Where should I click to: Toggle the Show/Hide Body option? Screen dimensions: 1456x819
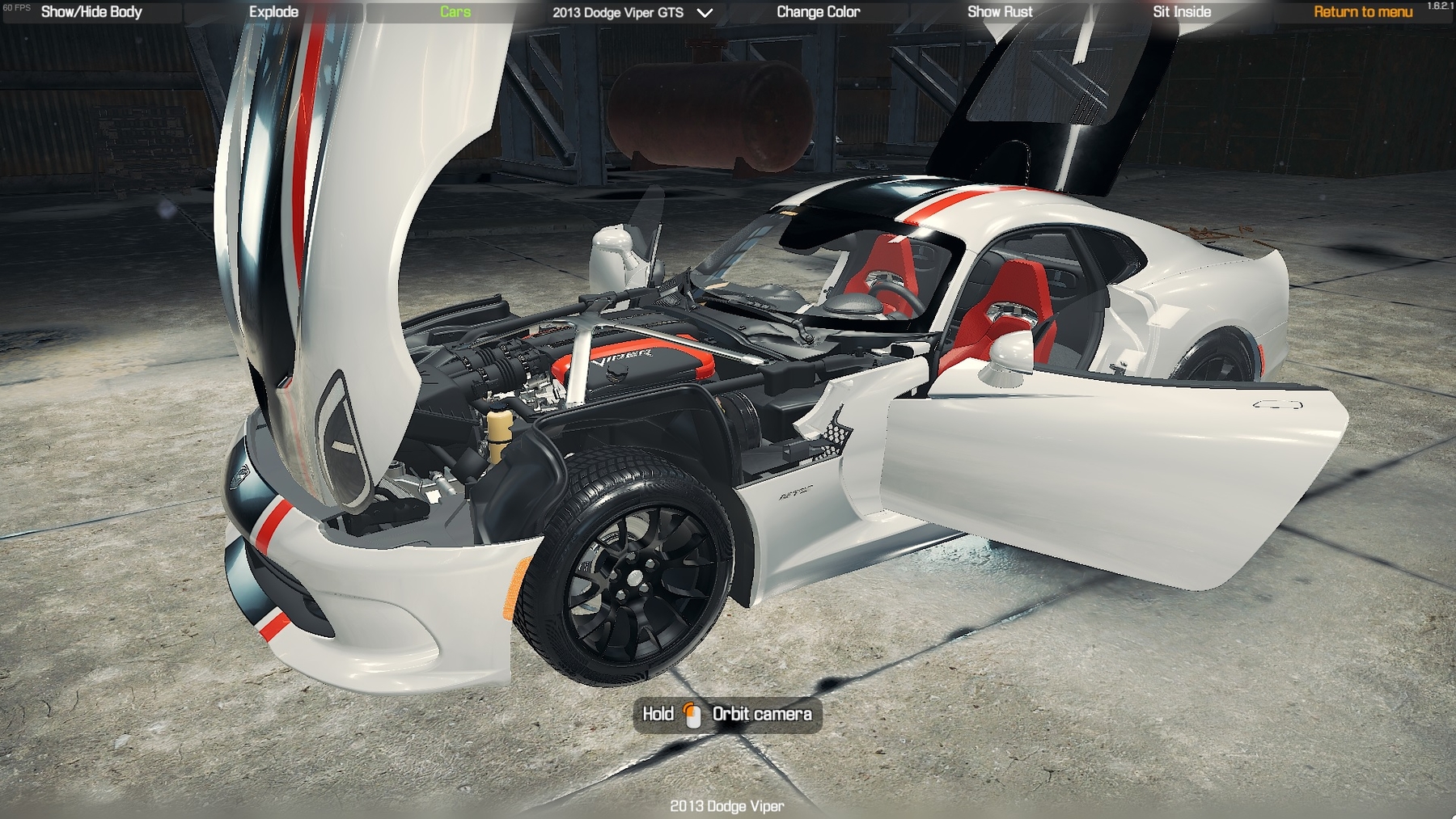tap(91, 12)
